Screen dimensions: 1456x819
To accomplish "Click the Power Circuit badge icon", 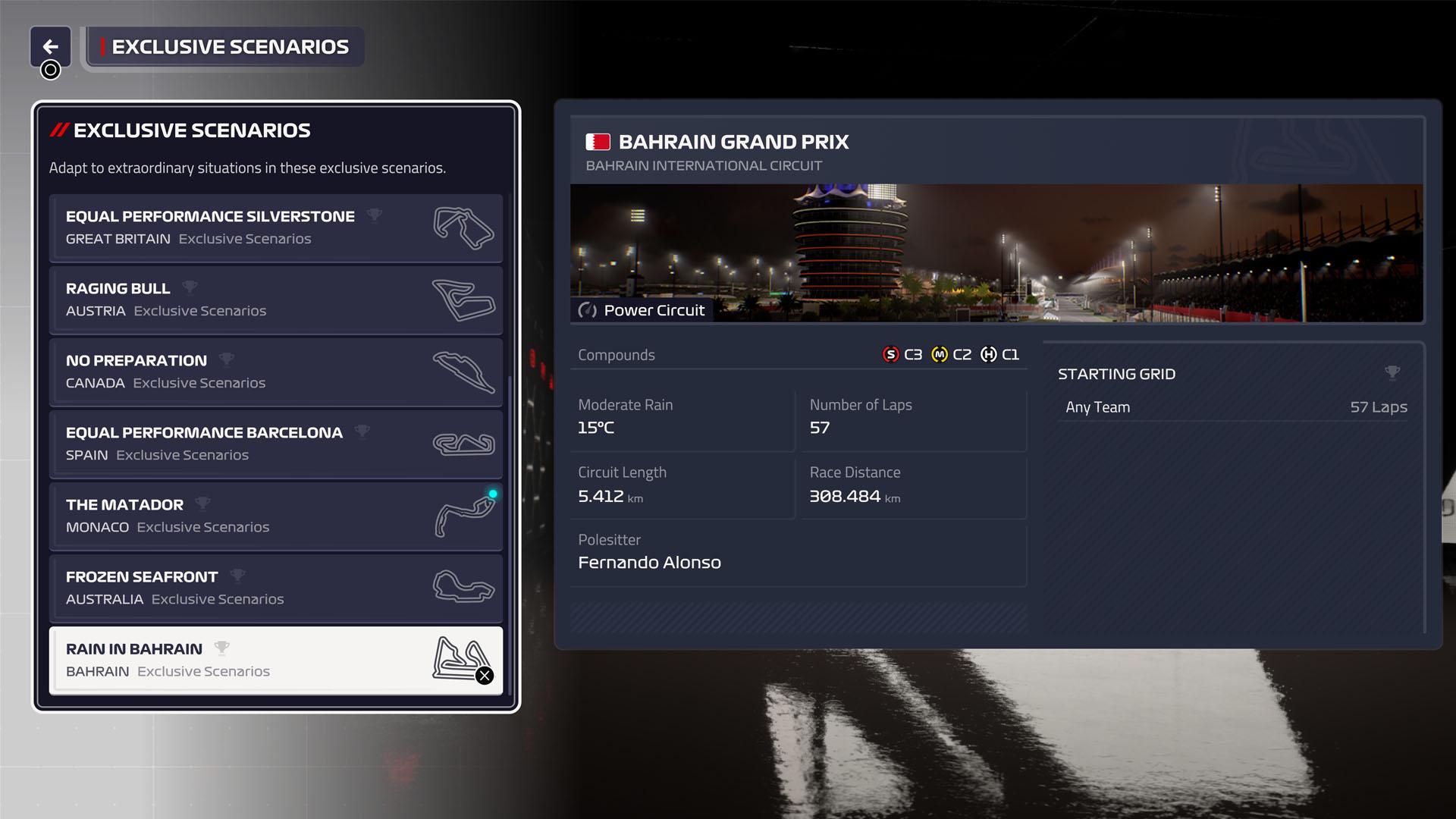I will click(x=587, y=310).
